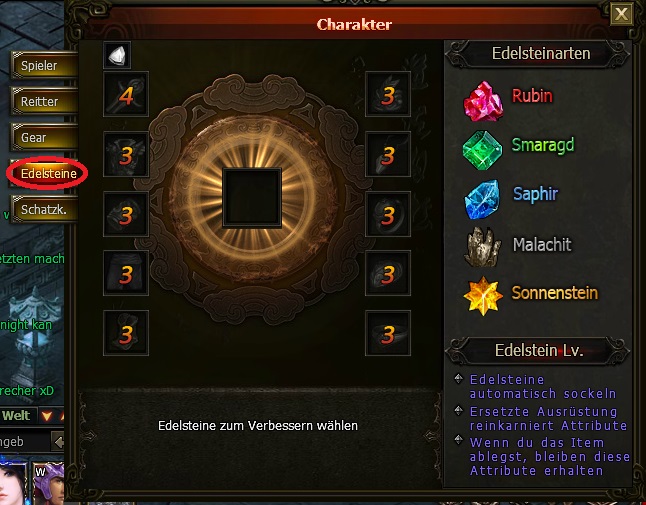Click the central gemstone socket

pyautogui.click(x=252, y=197)
